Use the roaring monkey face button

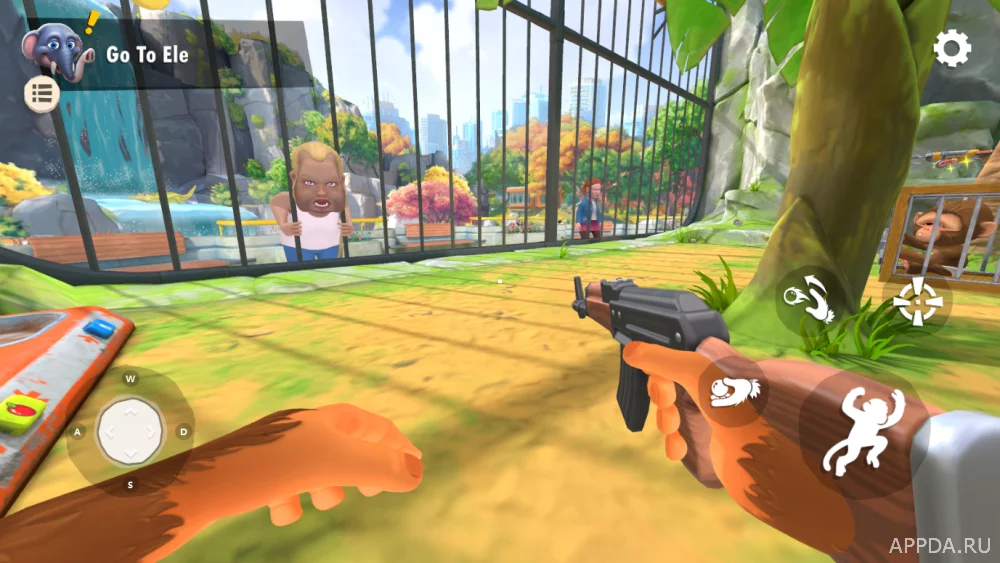point(734,391)
